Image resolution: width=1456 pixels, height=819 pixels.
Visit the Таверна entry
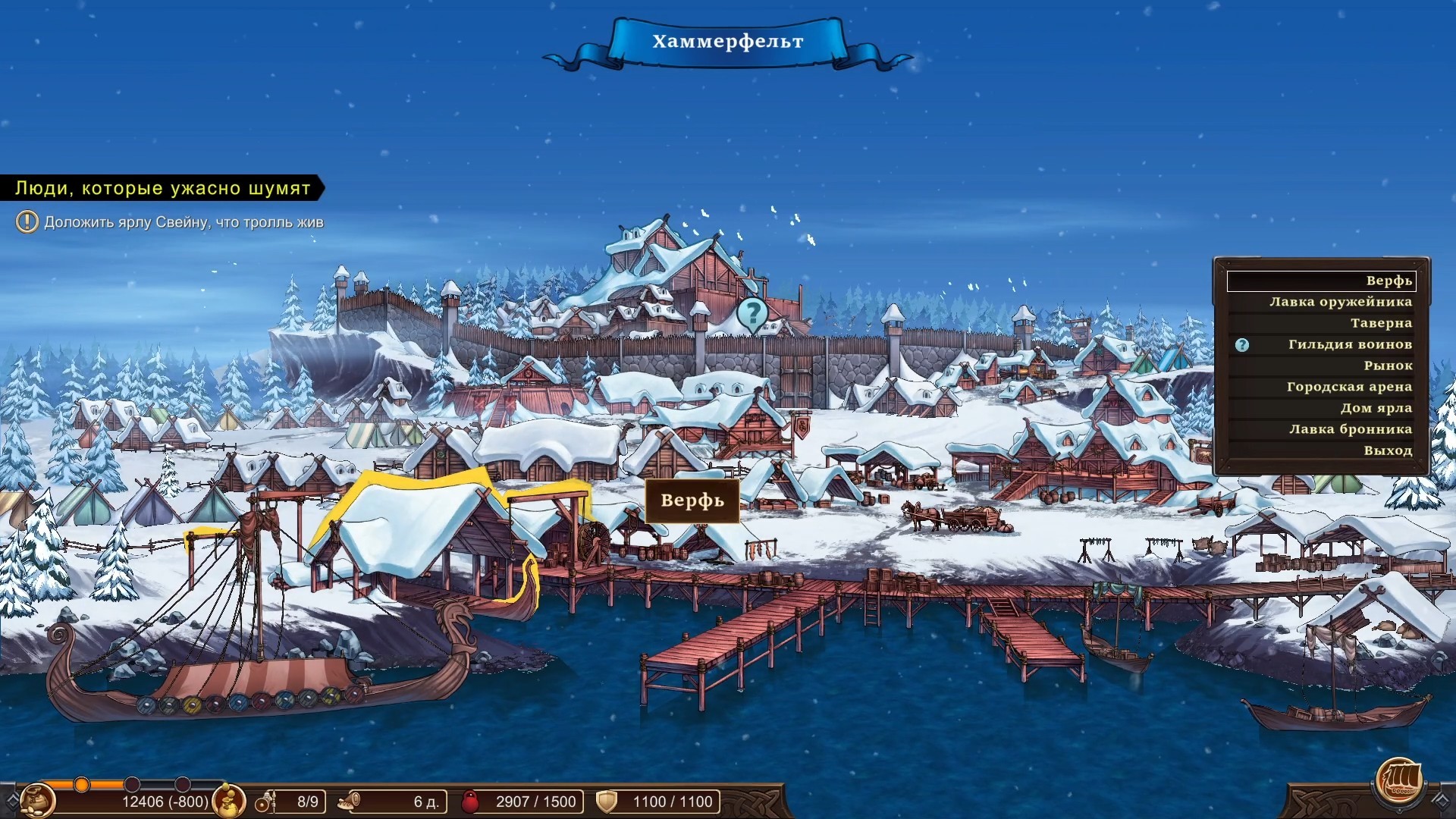(1380, 323)
